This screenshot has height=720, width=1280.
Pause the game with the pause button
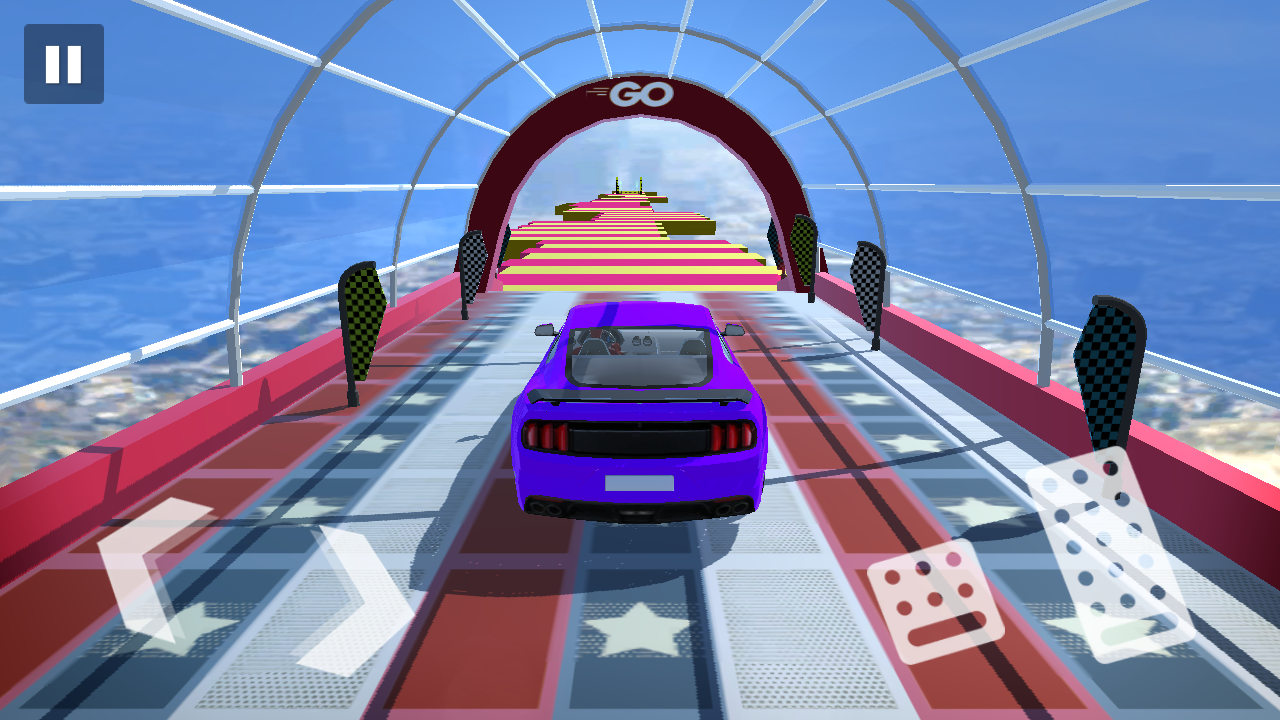coord(64,64)
